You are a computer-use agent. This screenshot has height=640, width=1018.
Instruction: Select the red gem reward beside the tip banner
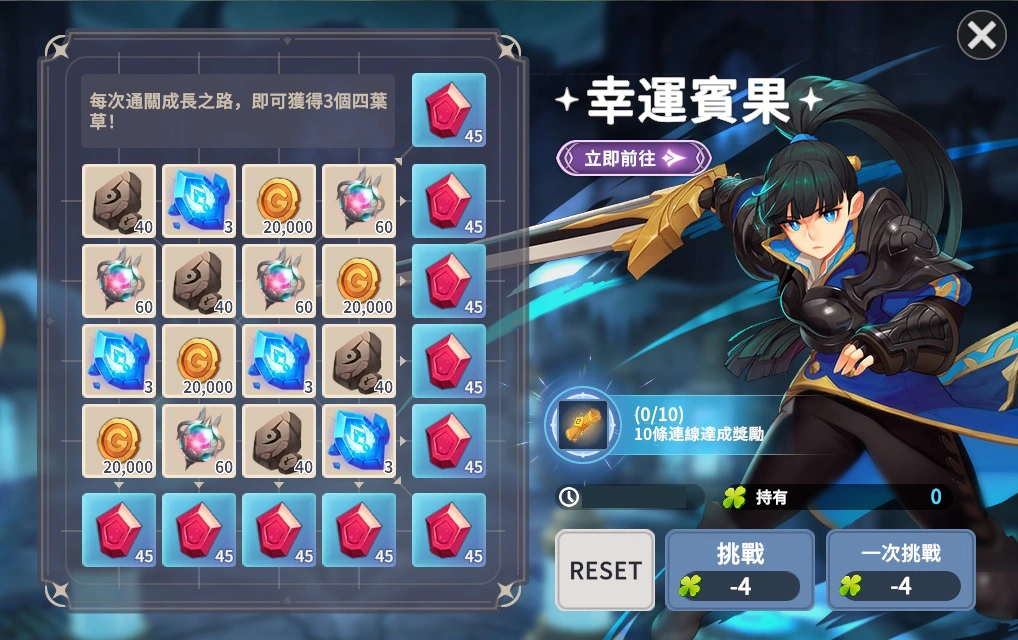pyautogui.click(x=449, y=110)
